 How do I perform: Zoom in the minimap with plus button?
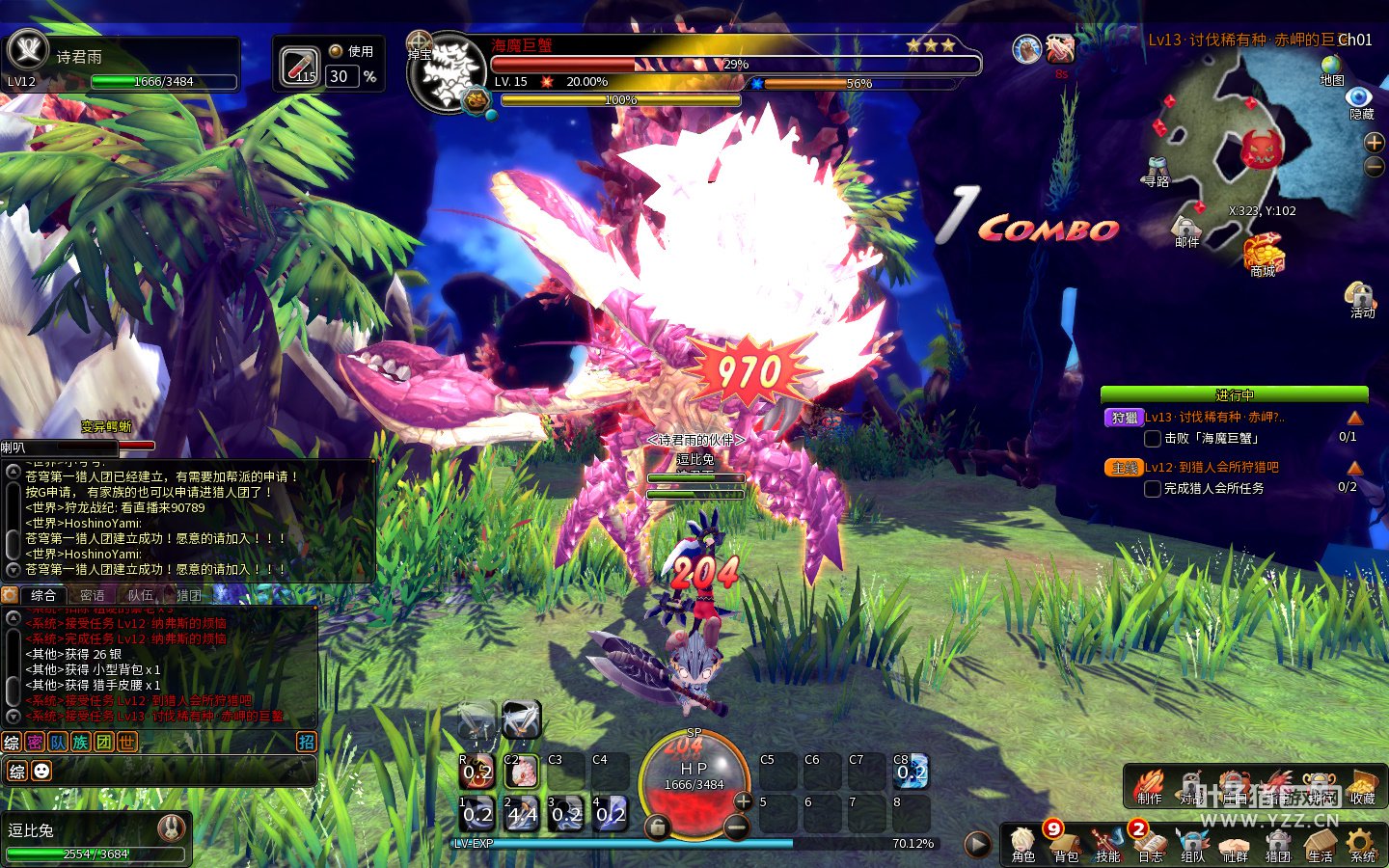tap(1375, 143)
